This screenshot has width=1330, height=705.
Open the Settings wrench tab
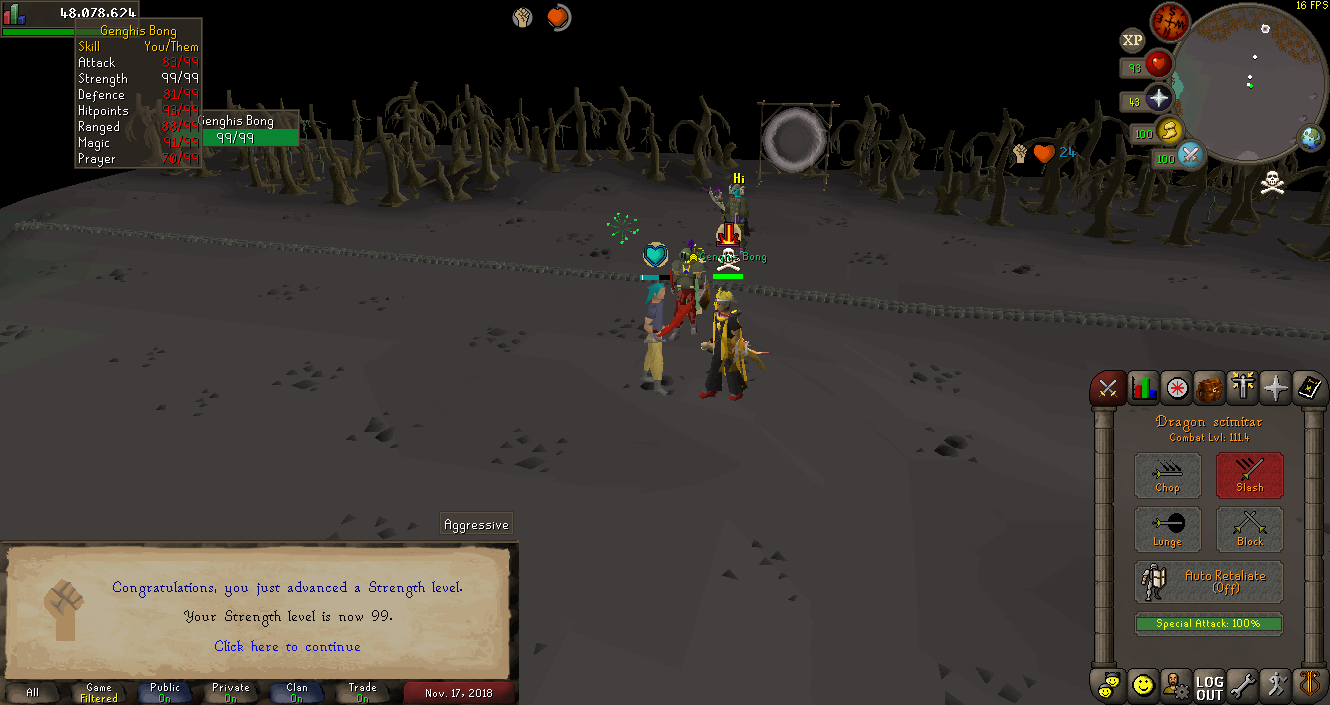[1242, 687]
